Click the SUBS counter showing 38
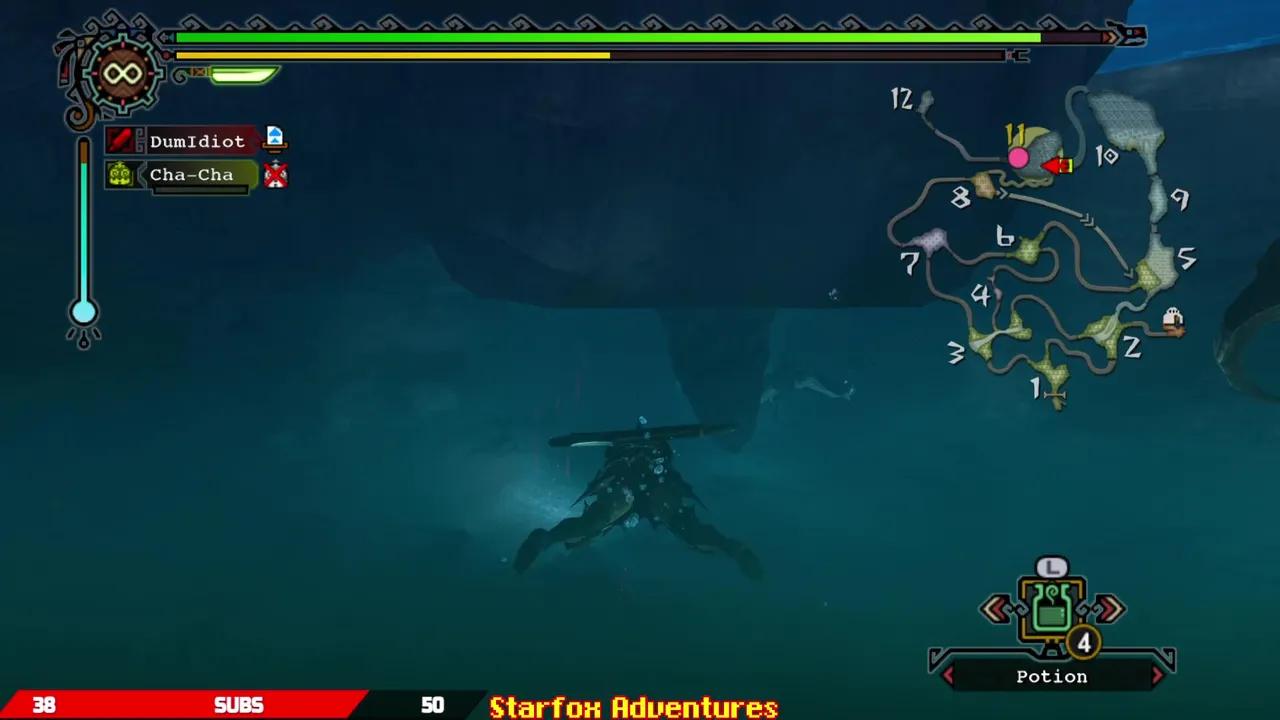Image resolution: width=1280 pixels, height=720 pixels. click(x=45, y=705)
